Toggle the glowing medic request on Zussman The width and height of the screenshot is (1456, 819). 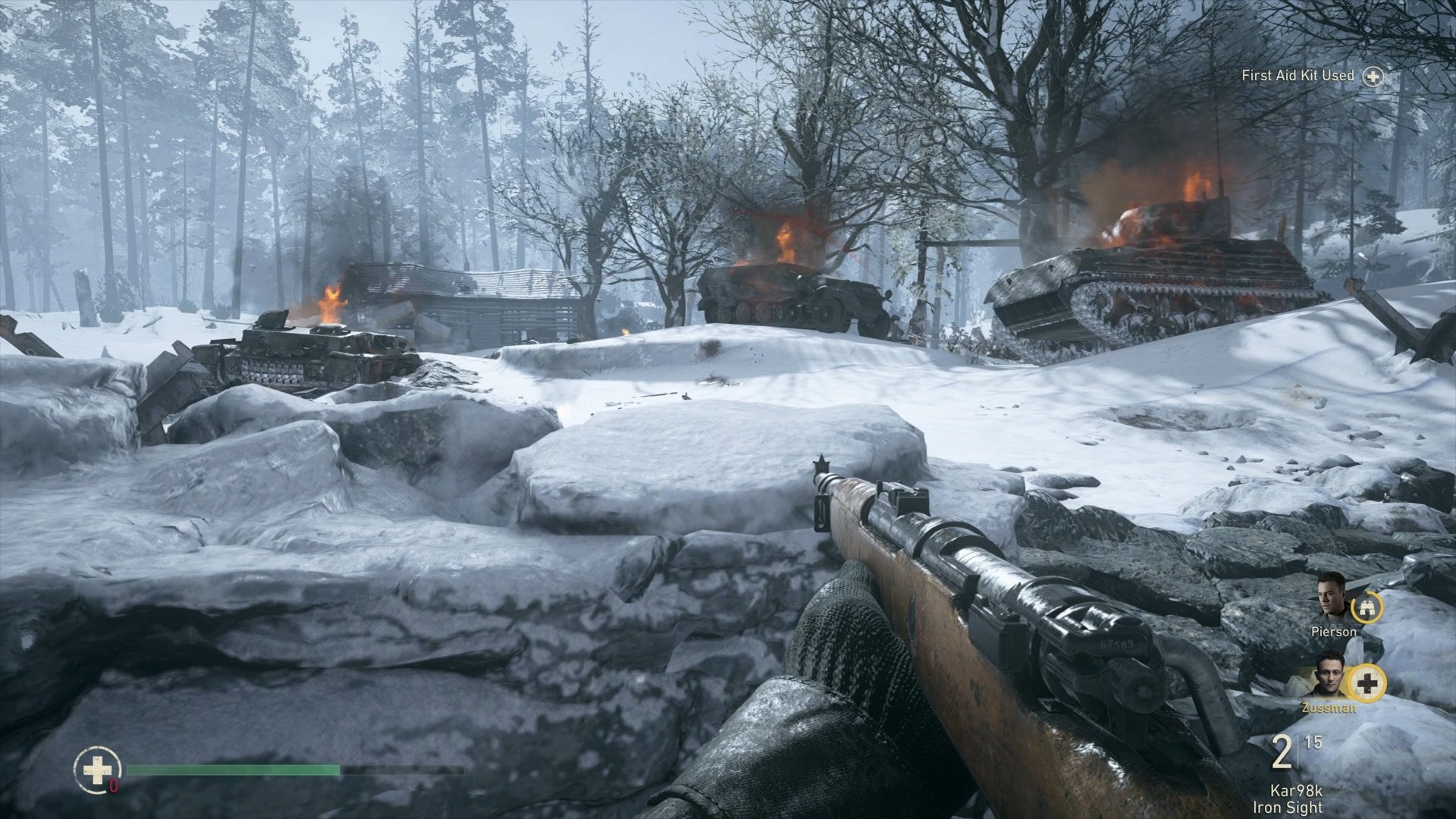(x=1367, y=684)
